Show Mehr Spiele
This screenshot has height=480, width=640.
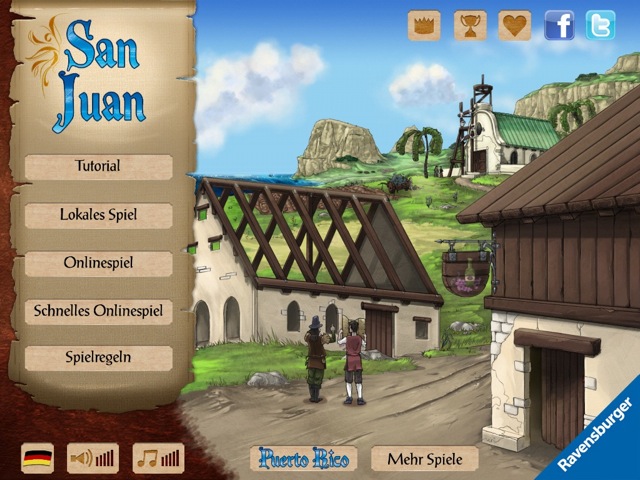(x=424, y=459)
